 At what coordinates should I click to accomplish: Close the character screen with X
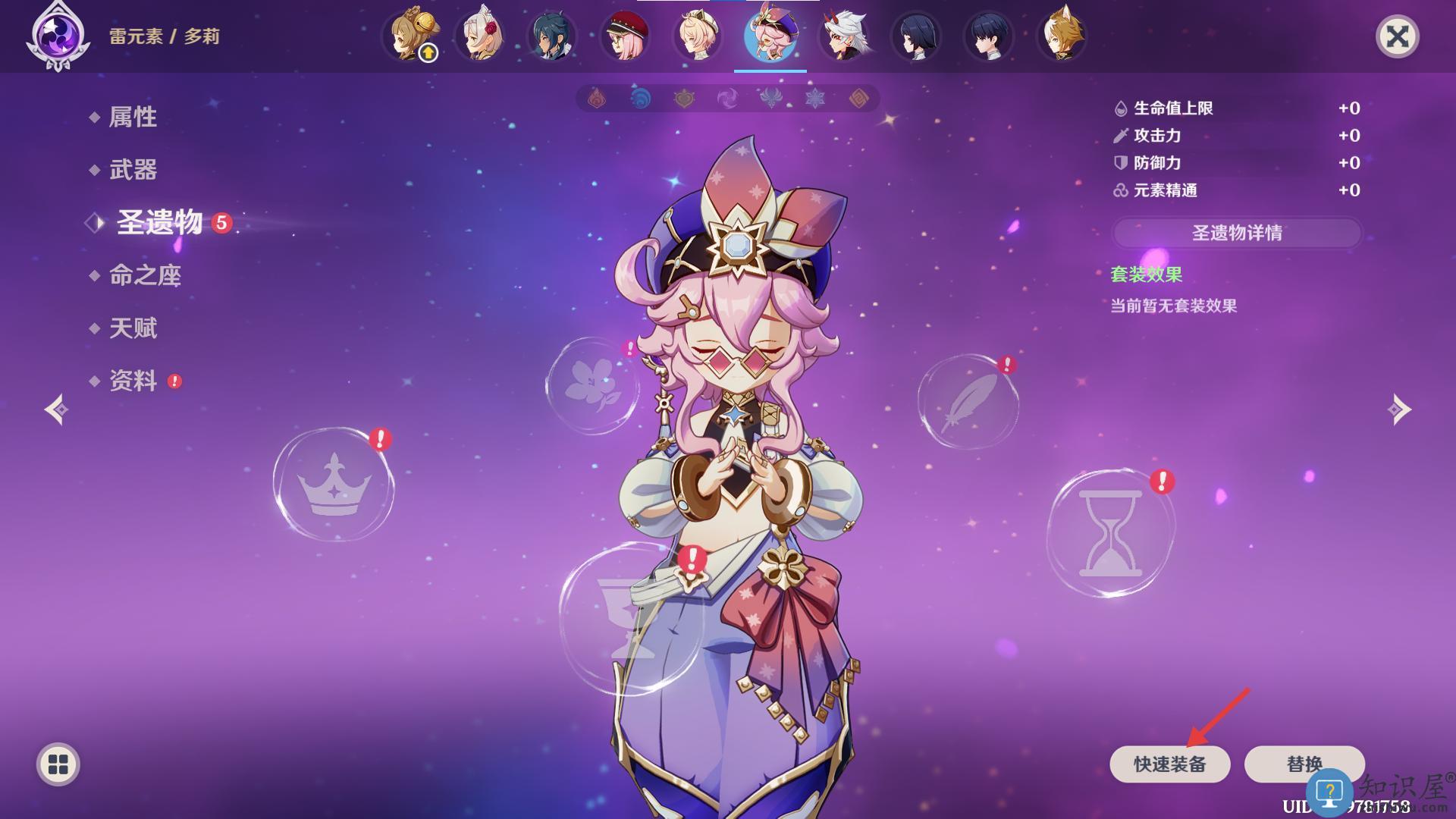click(1397, 36)
